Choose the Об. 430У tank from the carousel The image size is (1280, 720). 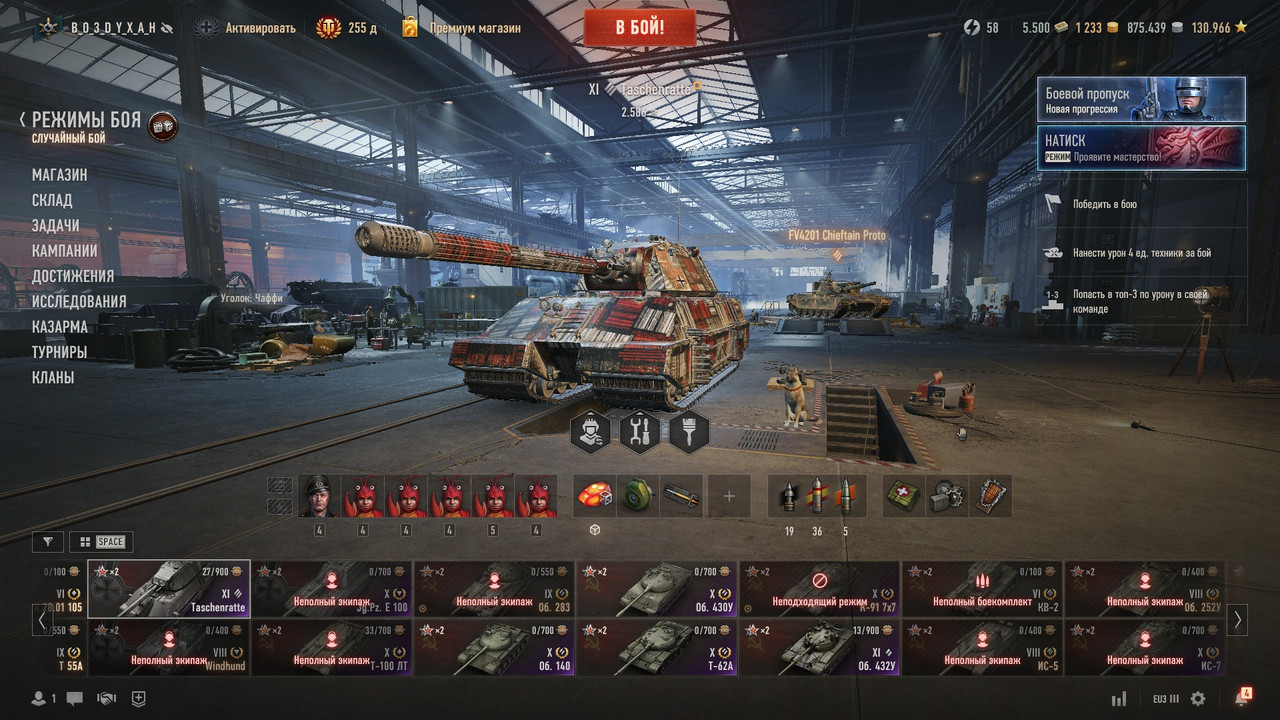click(x=657, y=589)
